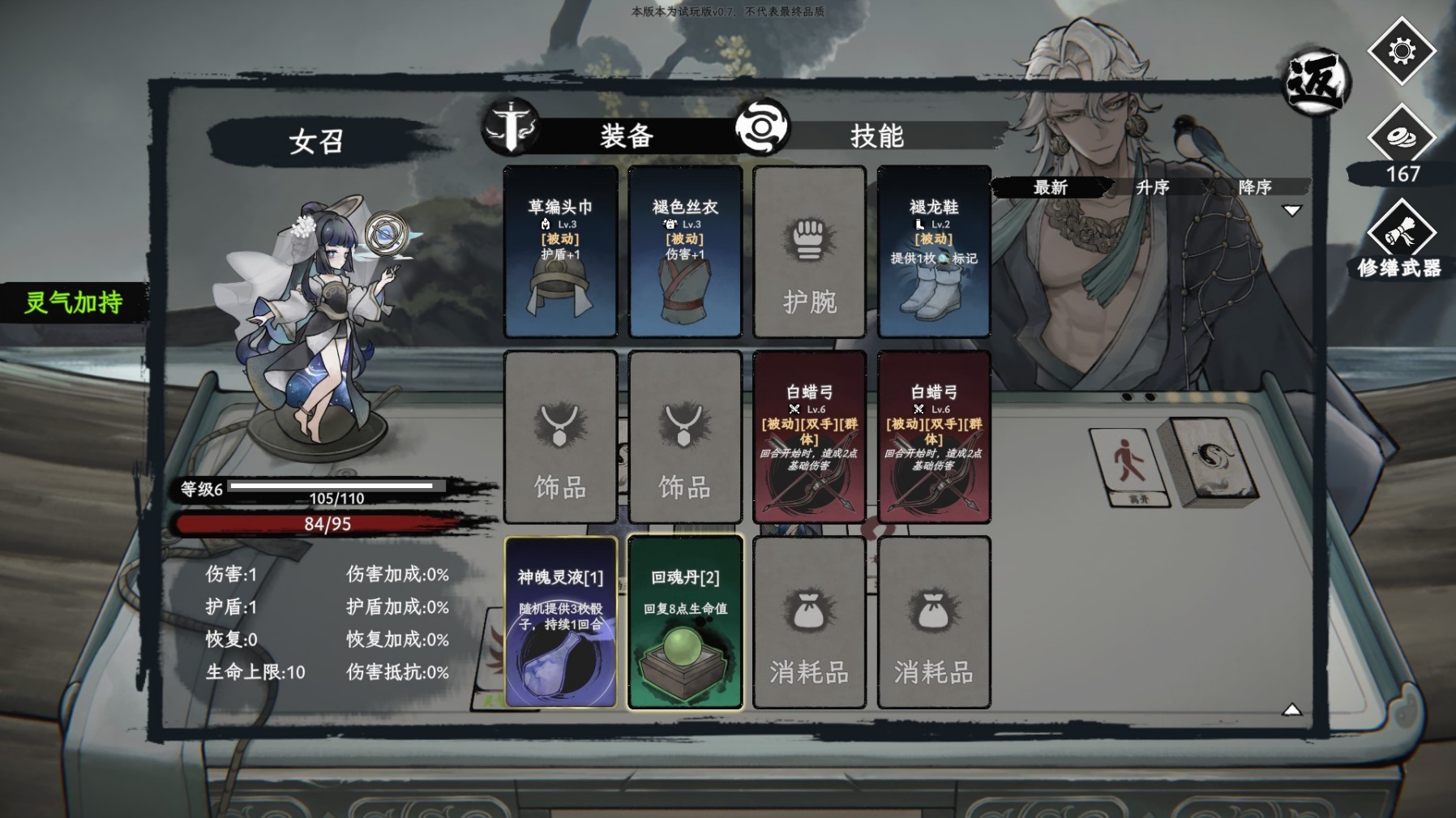Select the 装备 tab

click(626, 135)
